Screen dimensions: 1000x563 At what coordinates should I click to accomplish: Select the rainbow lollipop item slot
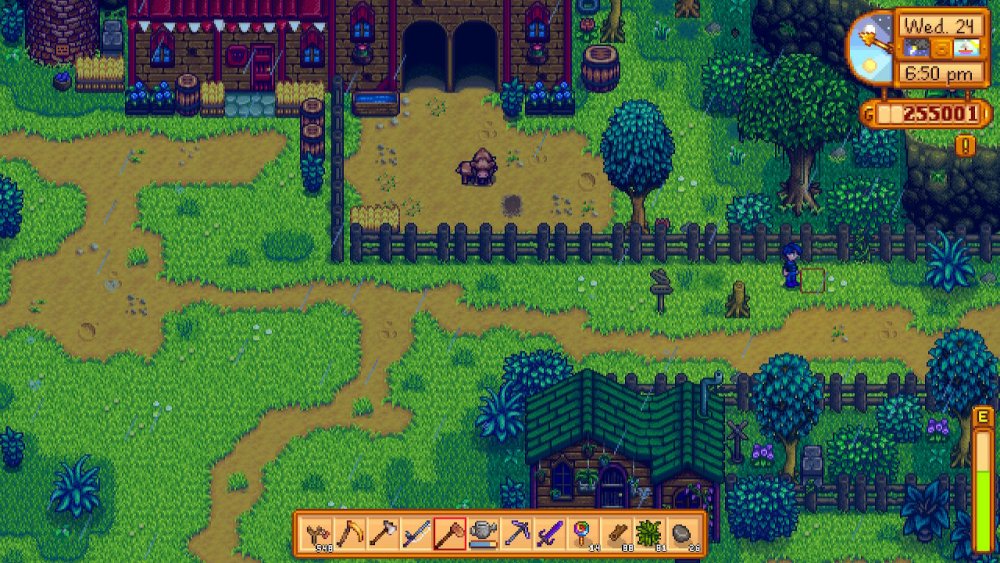tap(582, 532)
